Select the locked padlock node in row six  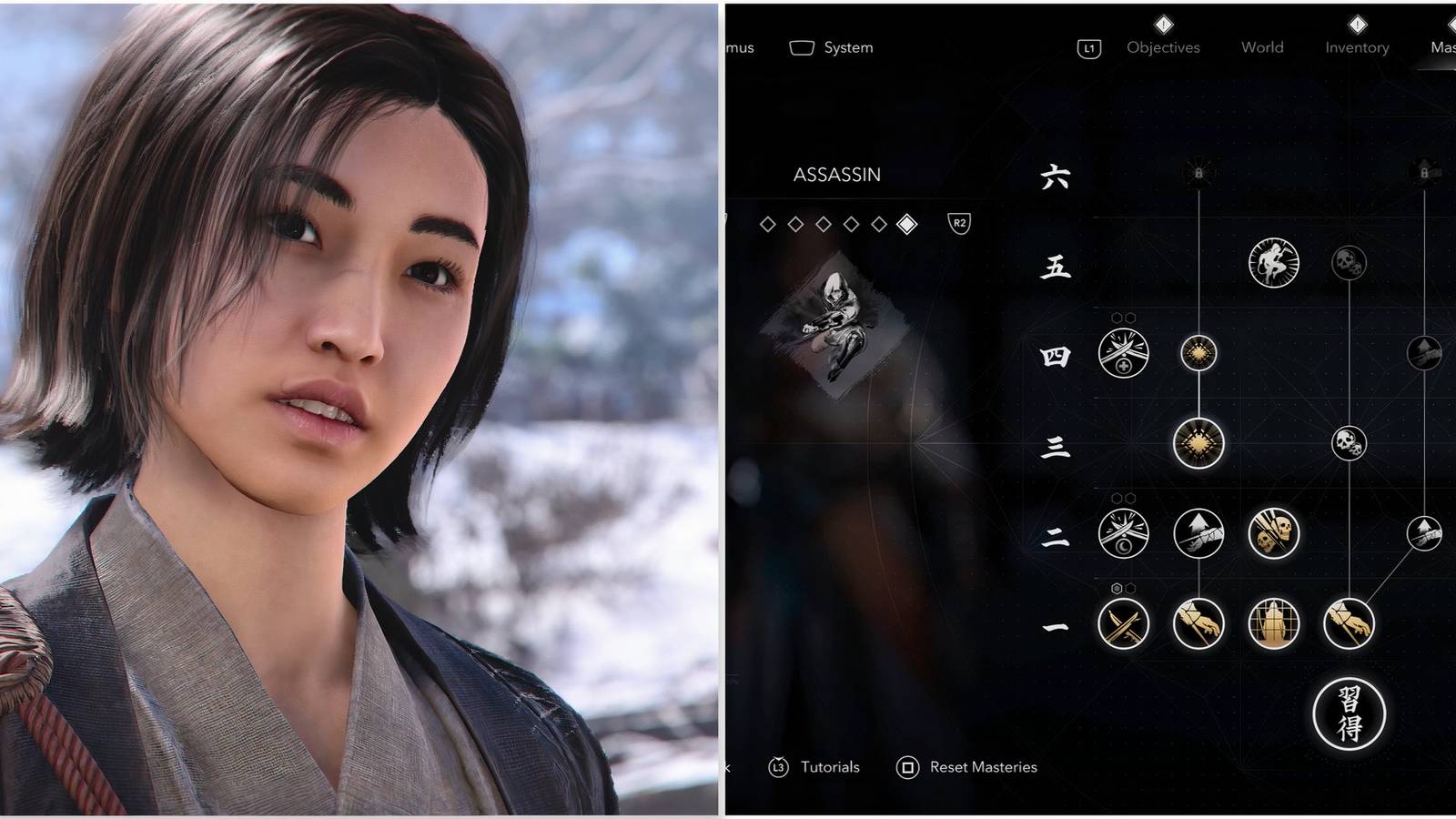coord(1199,173)
